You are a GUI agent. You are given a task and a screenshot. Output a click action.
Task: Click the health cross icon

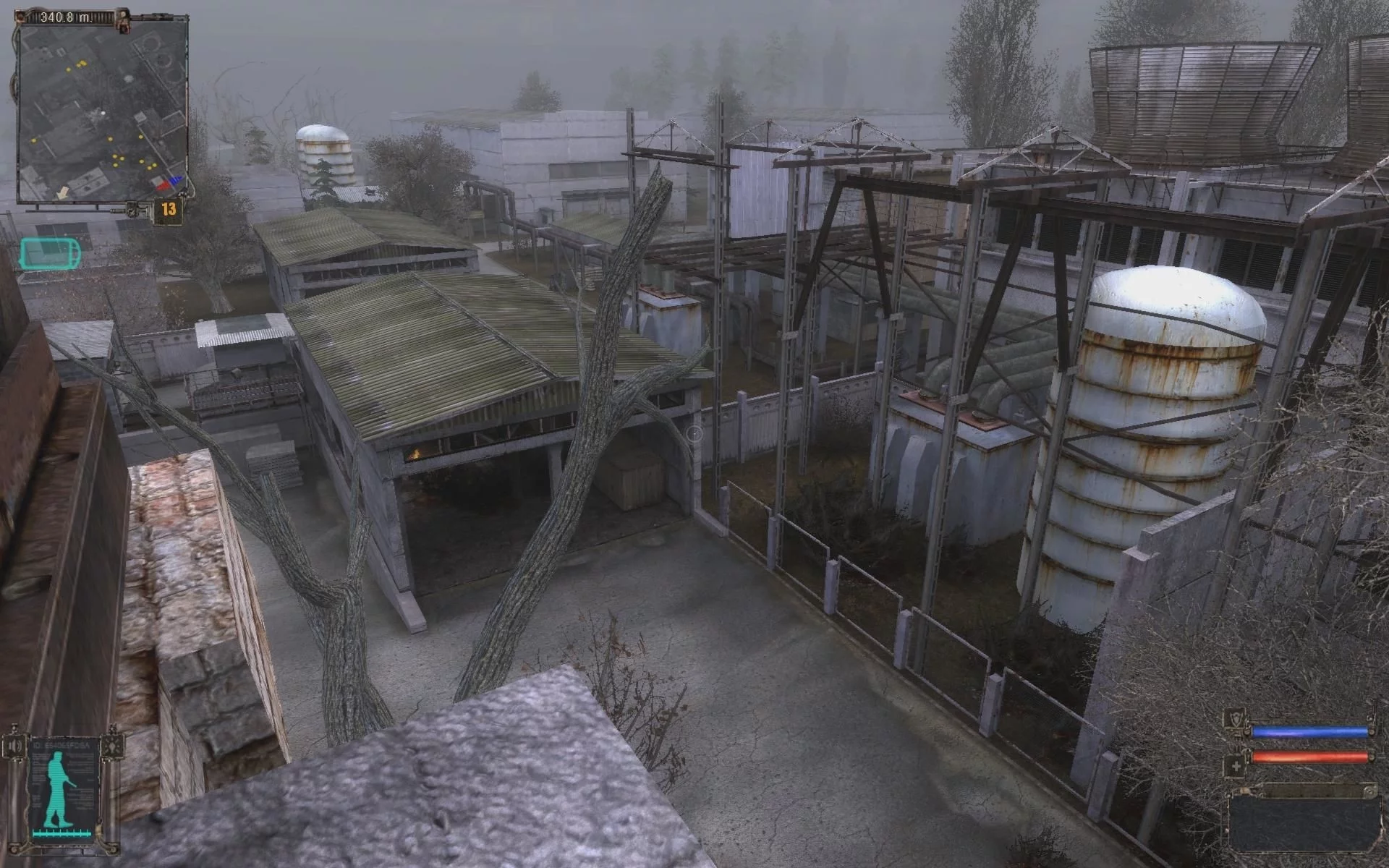pos(1235,766)
